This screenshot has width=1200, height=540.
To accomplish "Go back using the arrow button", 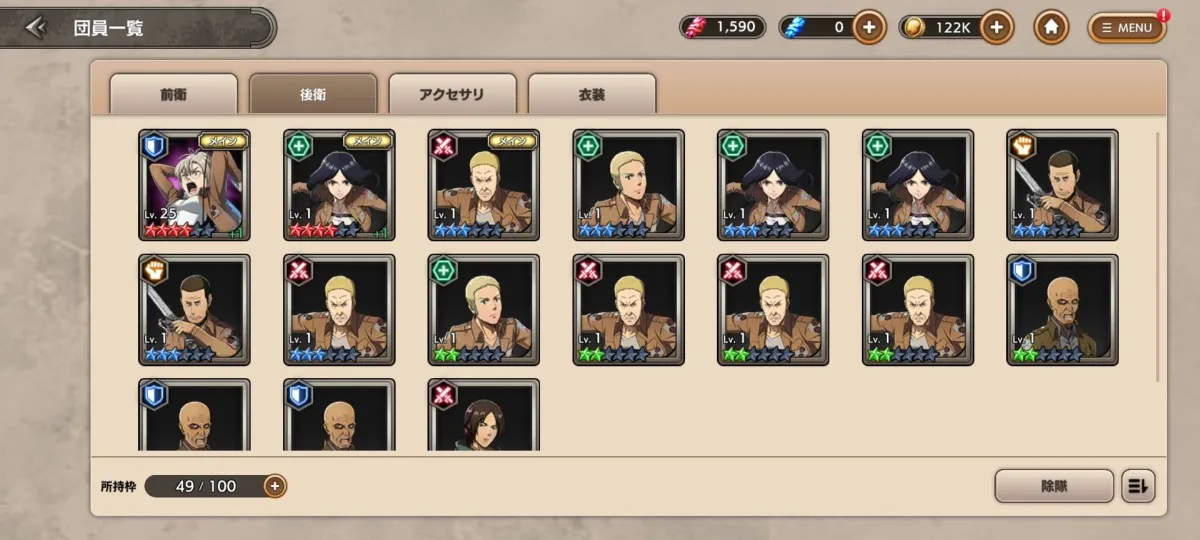I will (37, 27).
